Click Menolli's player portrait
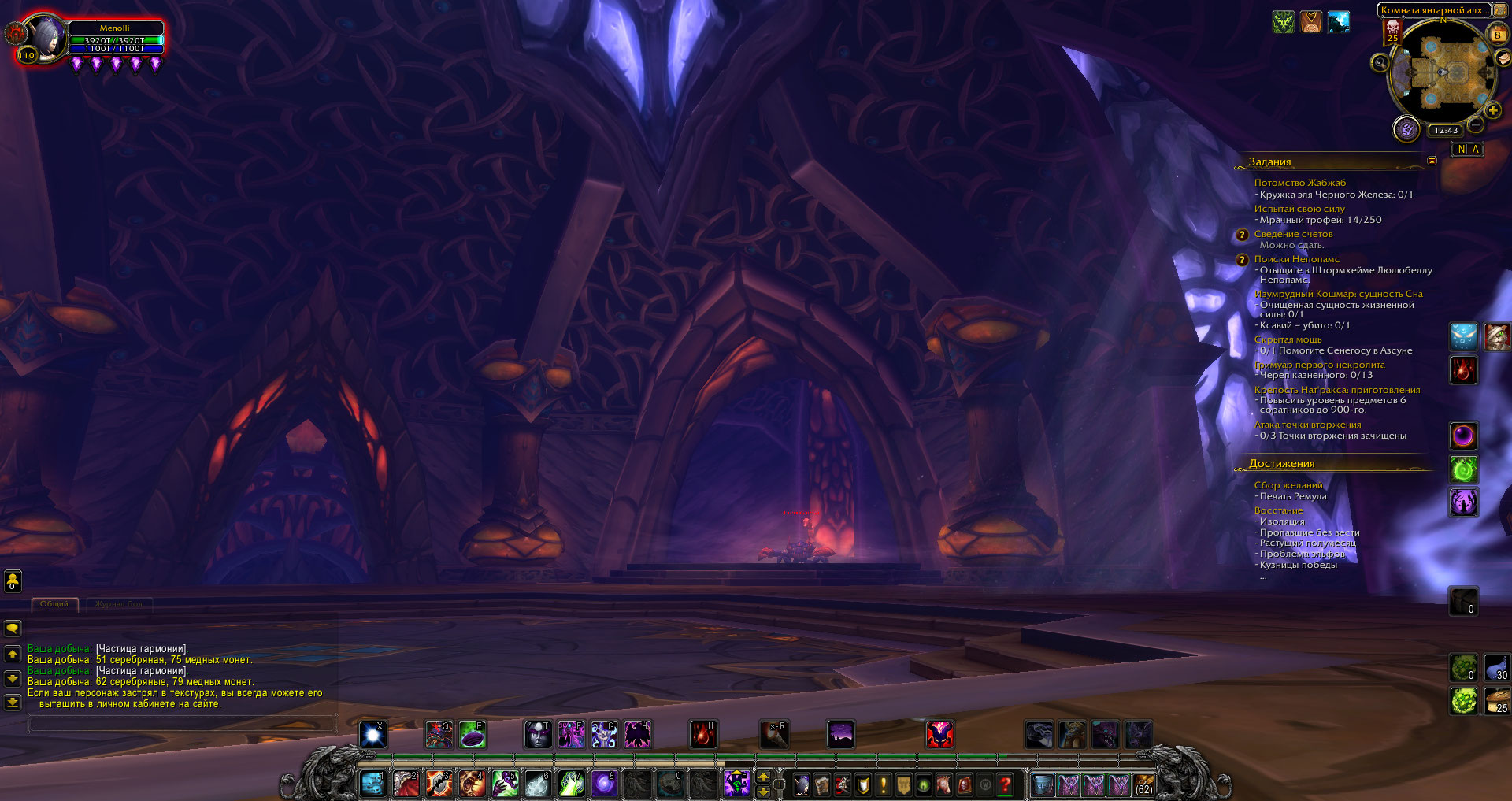The height and width of the screenshot is (801, 1512). [46, 38]
